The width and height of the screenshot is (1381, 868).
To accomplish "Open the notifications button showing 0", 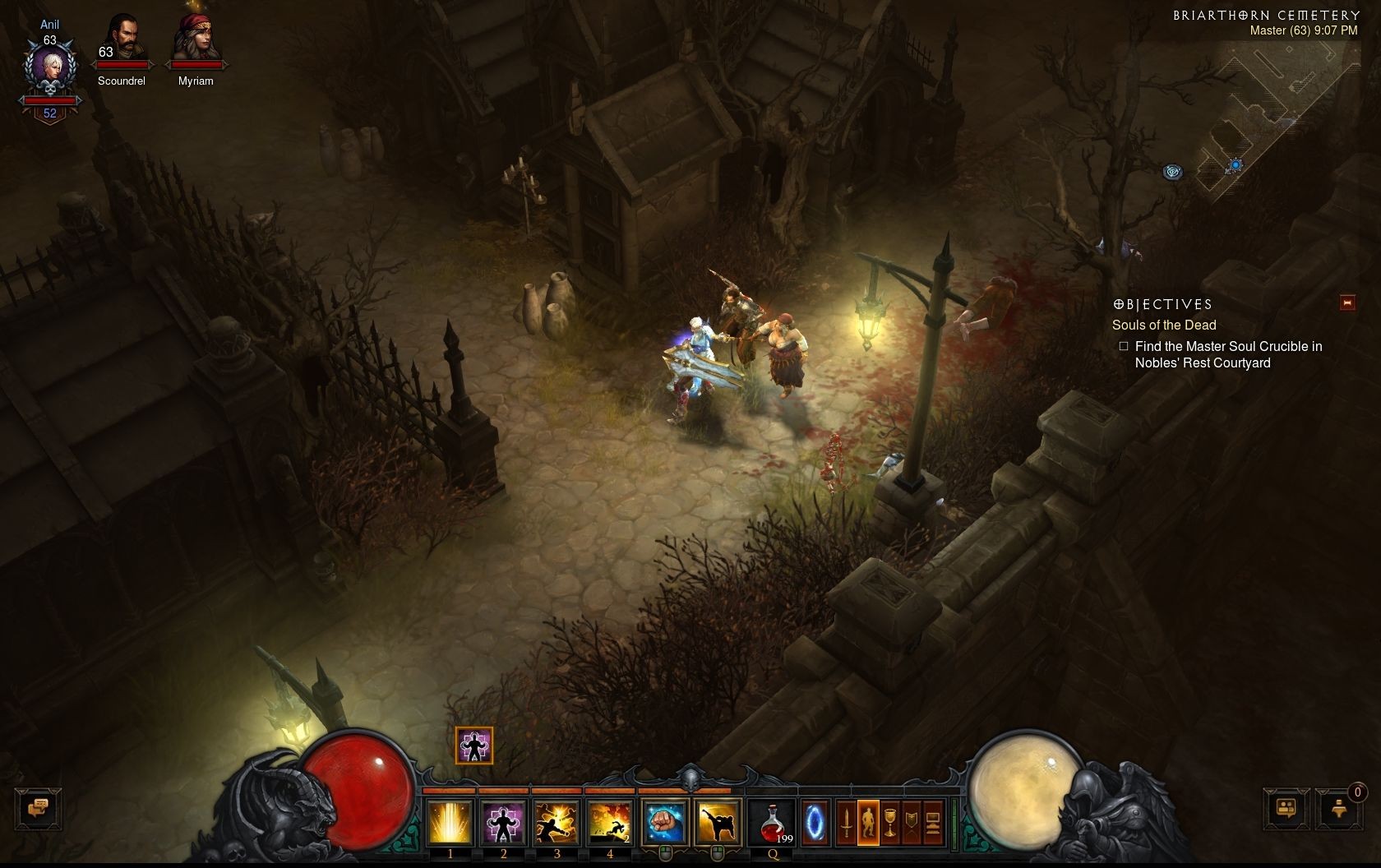I will pos(1338,808).
